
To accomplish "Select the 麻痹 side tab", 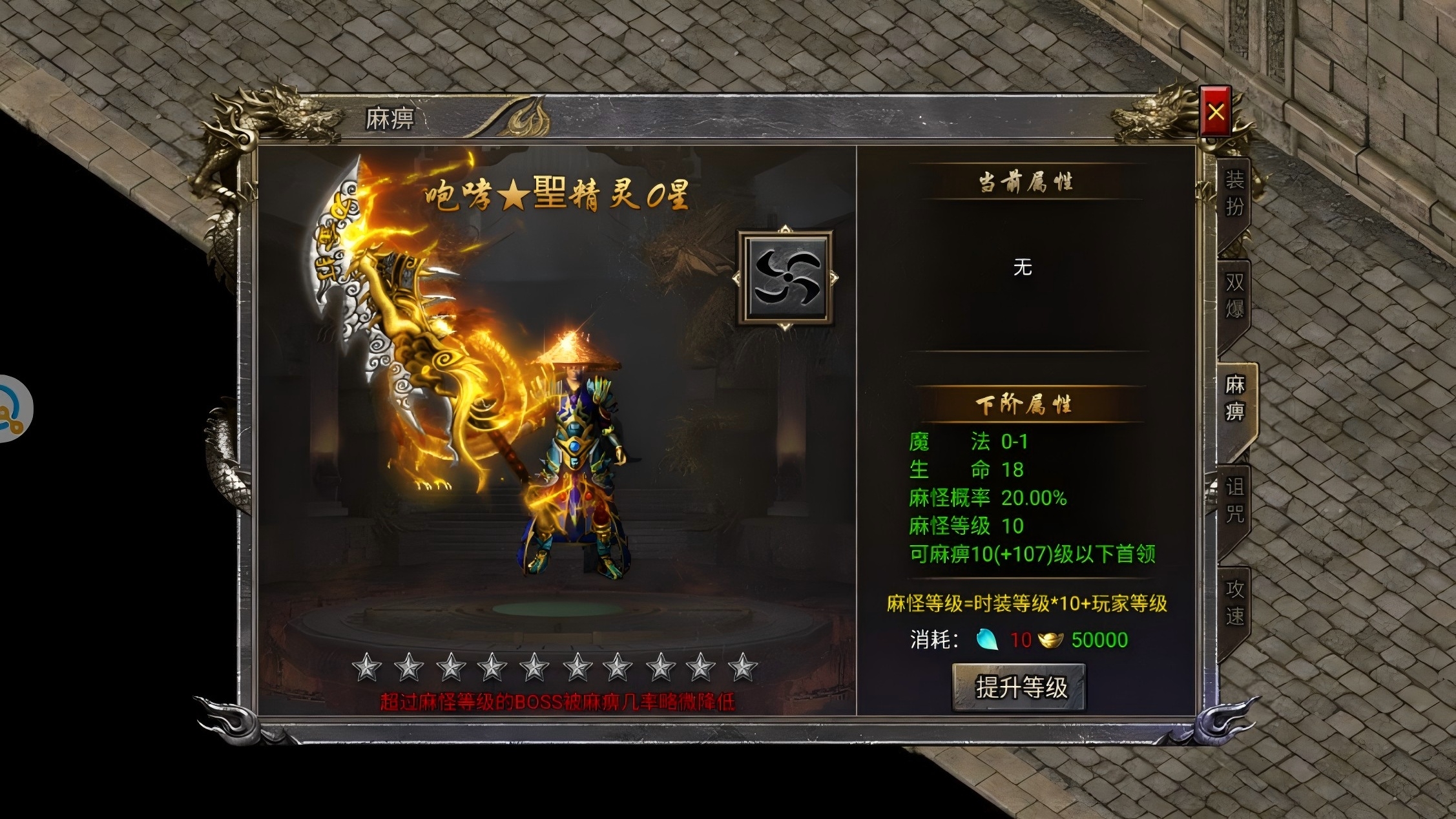I will 1235,398.
